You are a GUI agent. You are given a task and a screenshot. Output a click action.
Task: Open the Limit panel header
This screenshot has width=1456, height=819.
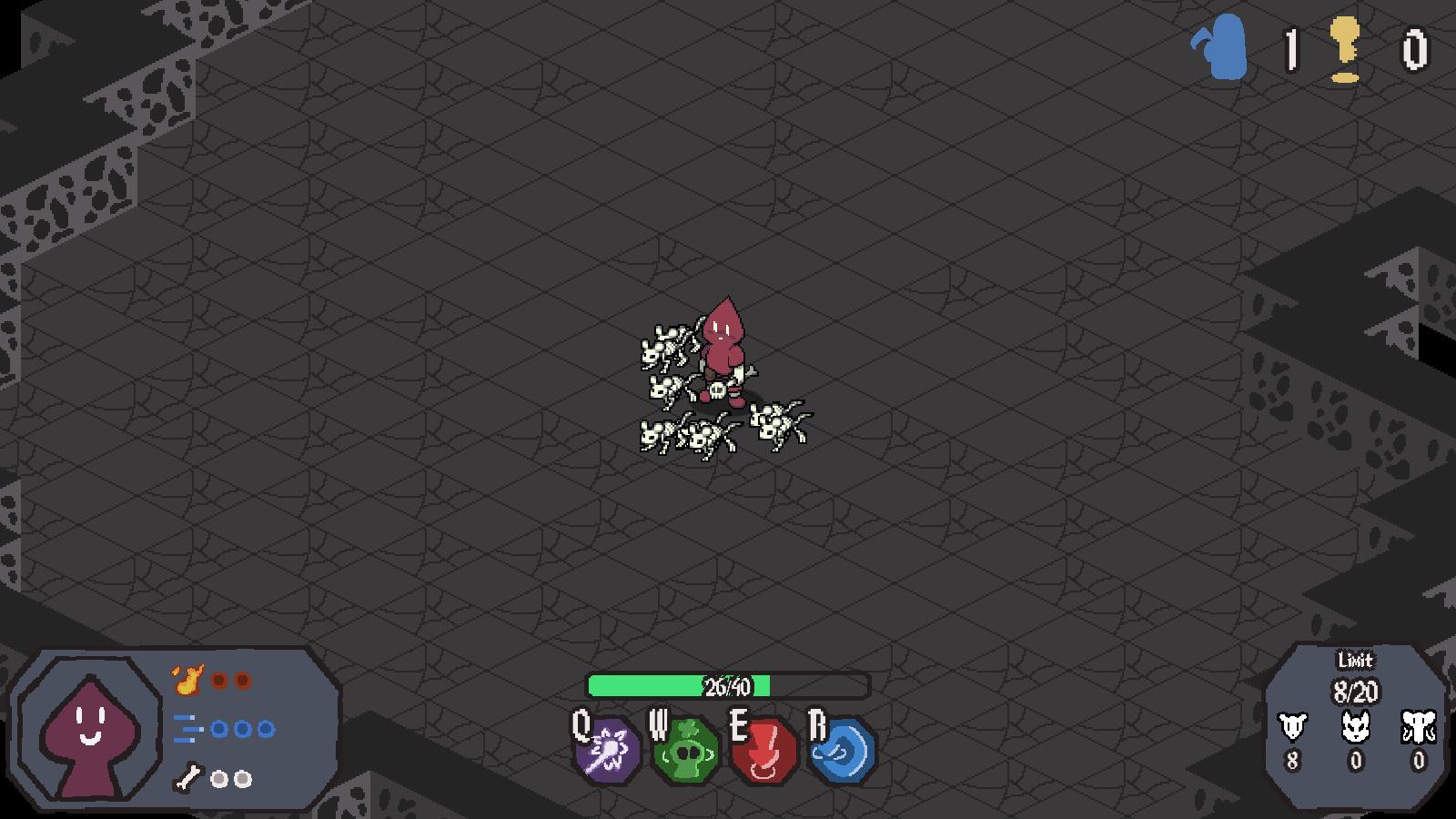pos(1354,662)
